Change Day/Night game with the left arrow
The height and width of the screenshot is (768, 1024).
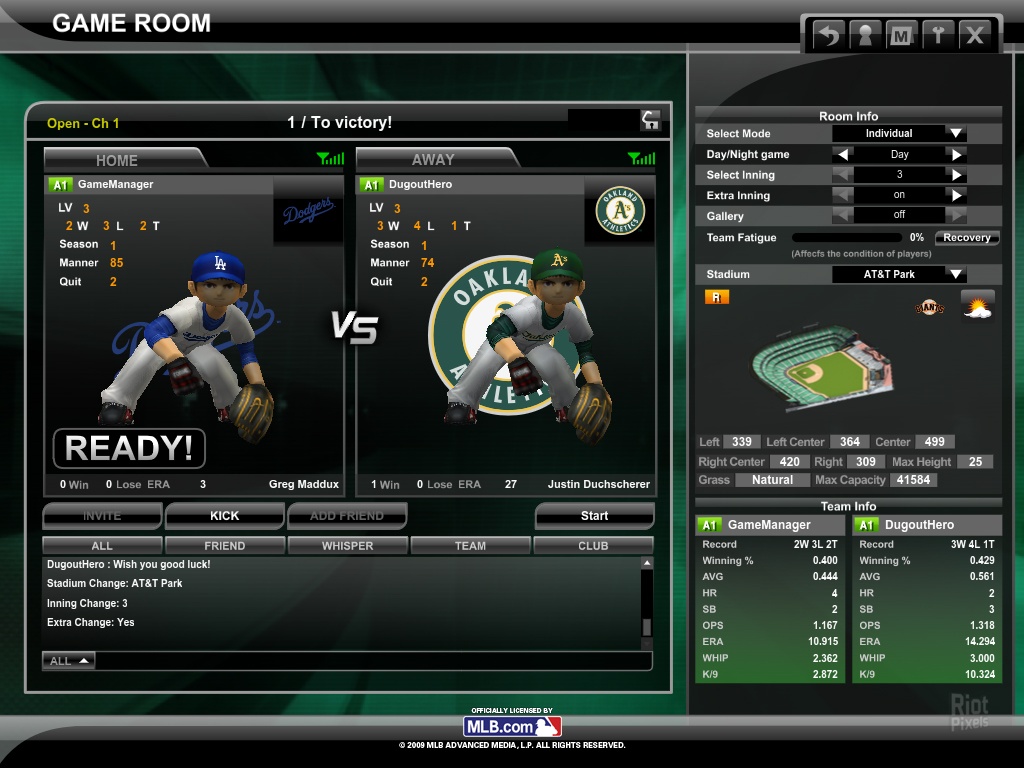pyautogui.click(x=844, y=155)
